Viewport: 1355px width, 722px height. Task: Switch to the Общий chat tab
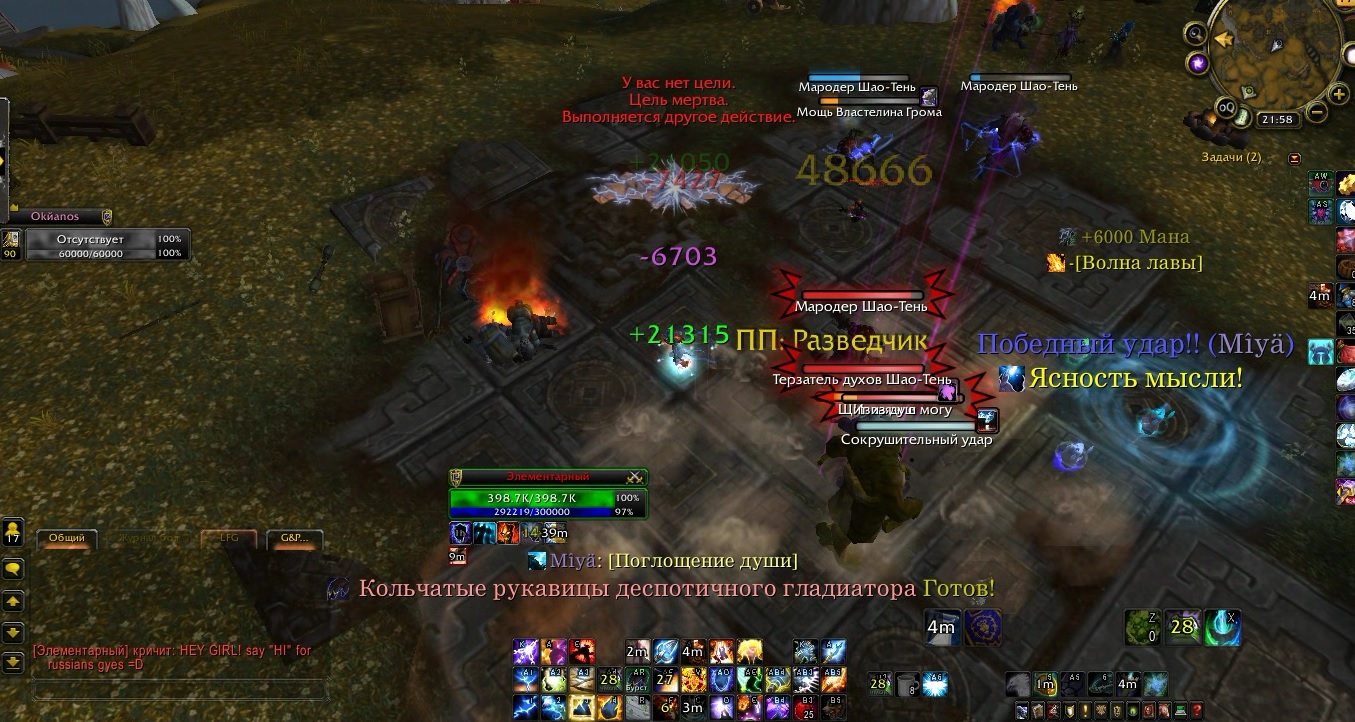pos(67,538)
